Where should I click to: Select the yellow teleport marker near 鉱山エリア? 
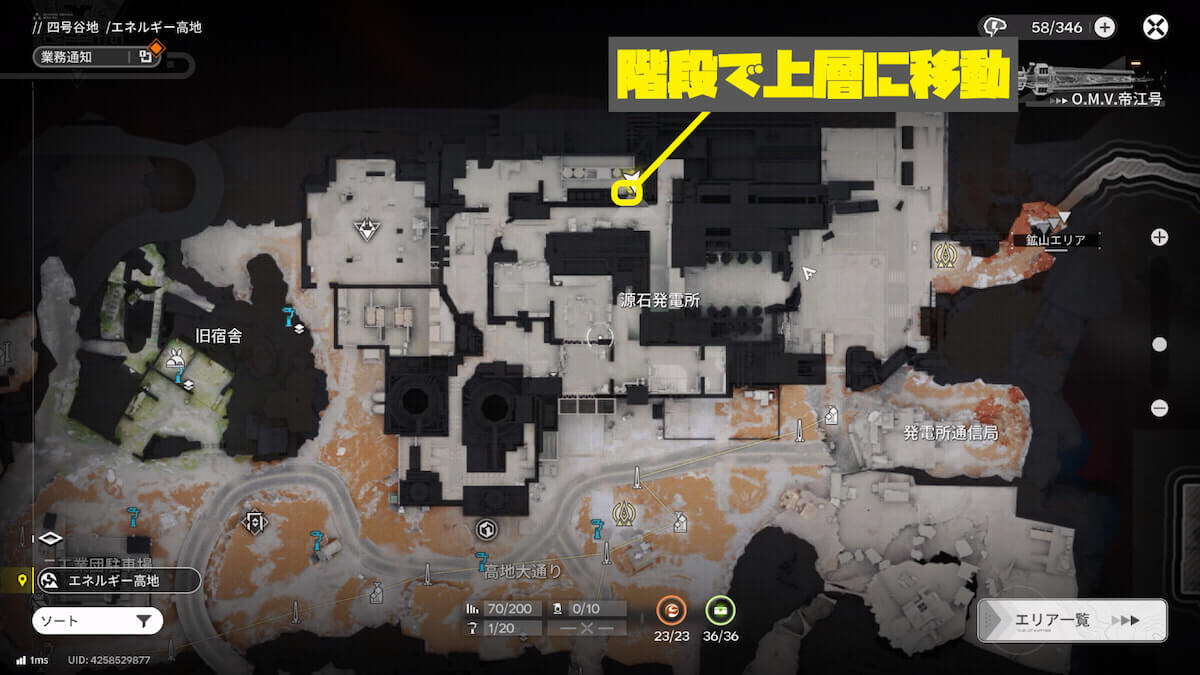942,253
